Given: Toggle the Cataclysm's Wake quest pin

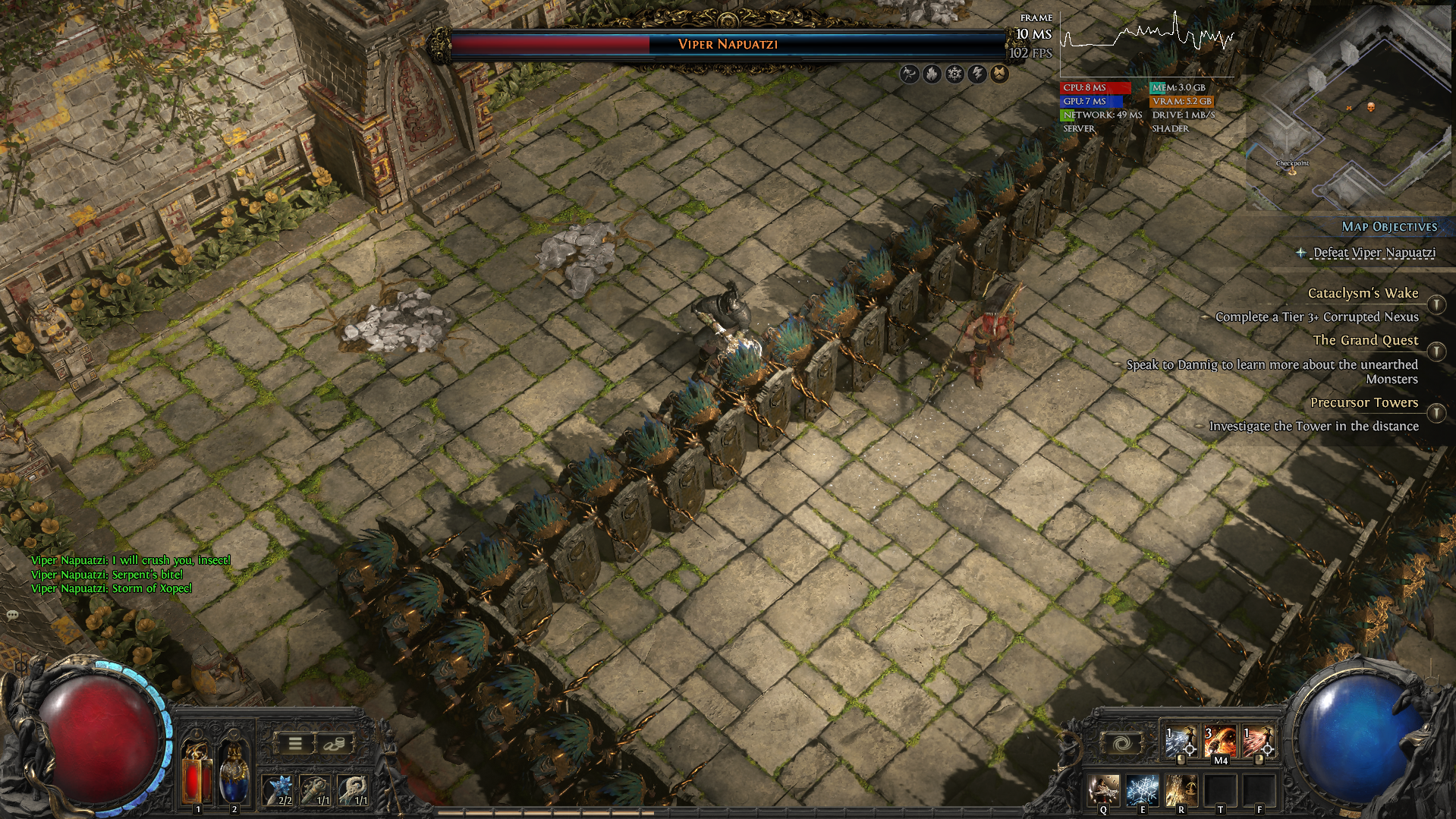Looking at the screenshot, I should pos(1436,304).
